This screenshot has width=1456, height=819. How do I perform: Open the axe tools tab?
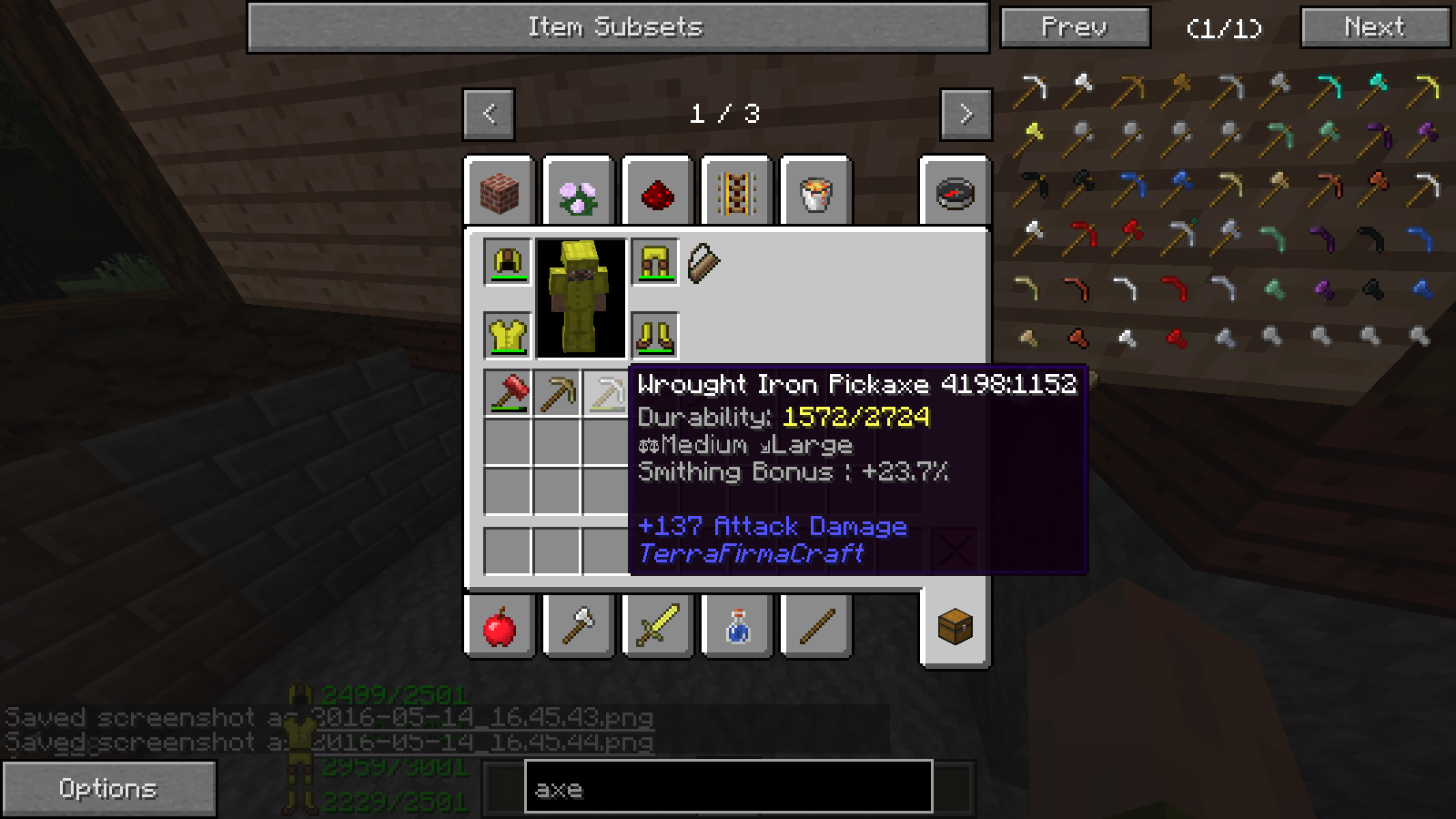point(578,627)
